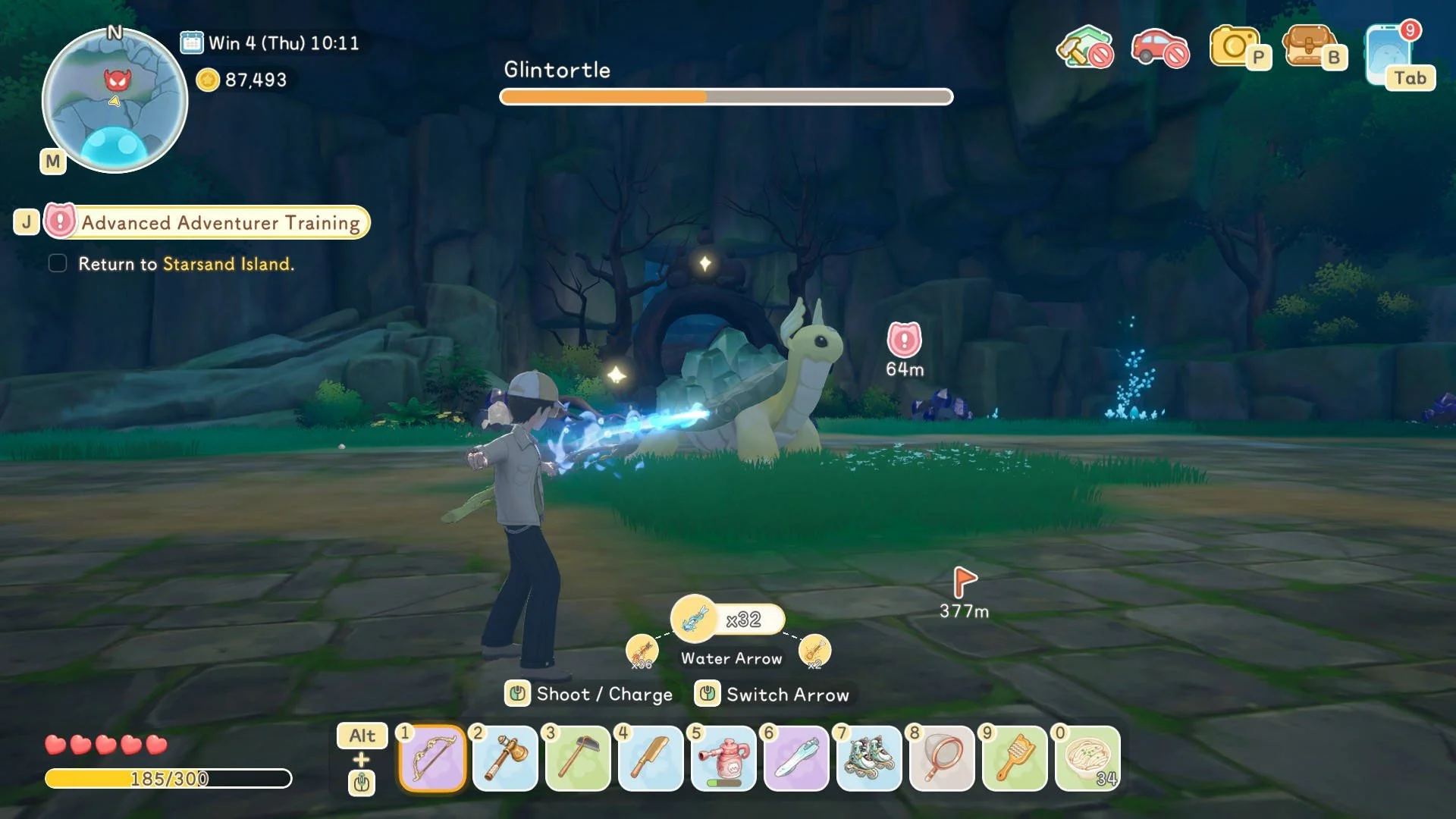Open the build mode hammer icon
This screenshot has width=1456, height=819.
(1084, 48)
